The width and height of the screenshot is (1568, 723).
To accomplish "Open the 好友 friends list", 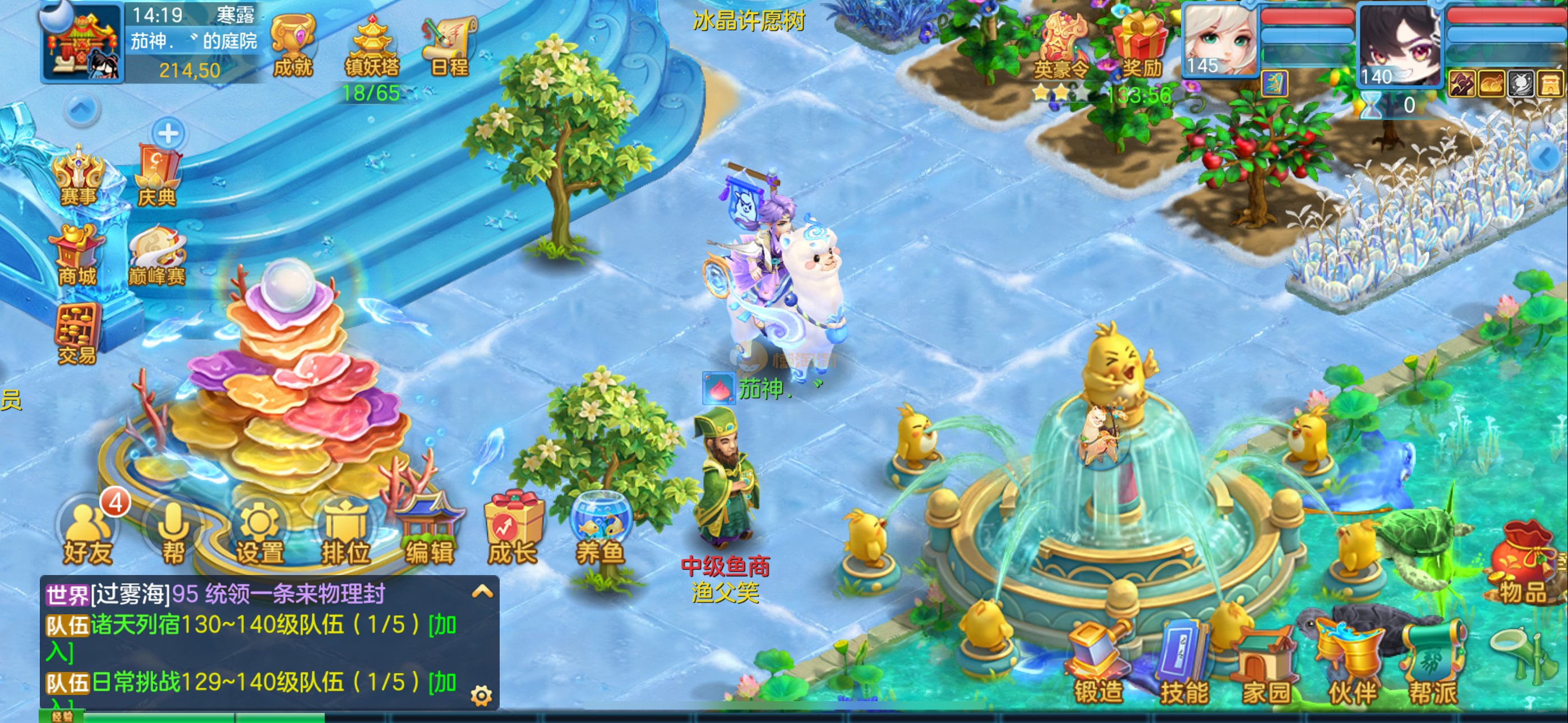I will [x=88, y=531].
